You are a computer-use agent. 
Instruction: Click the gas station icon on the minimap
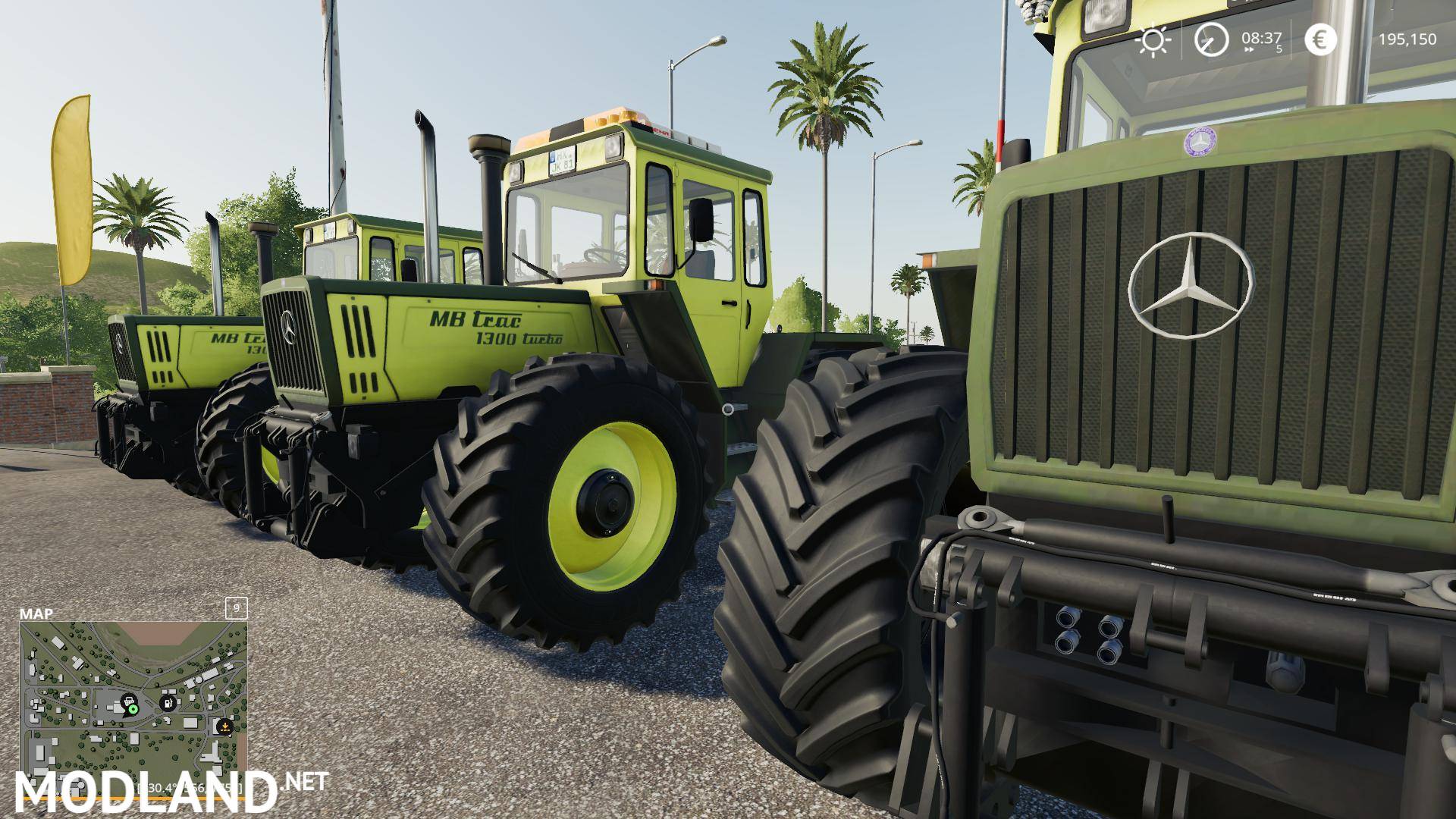pos(168,703)
